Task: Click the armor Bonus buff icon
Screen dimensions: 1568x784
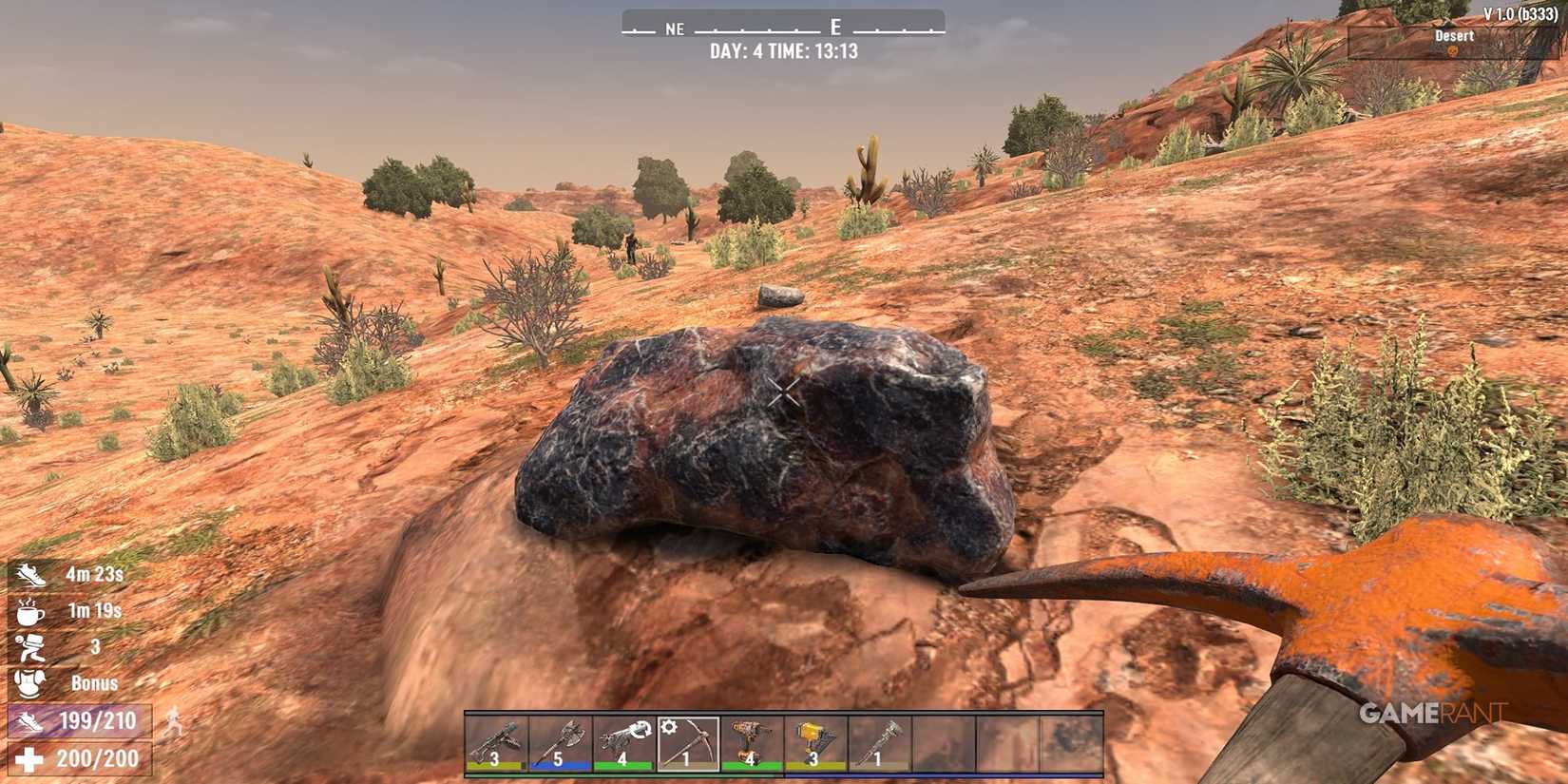Action: [29, 682]
